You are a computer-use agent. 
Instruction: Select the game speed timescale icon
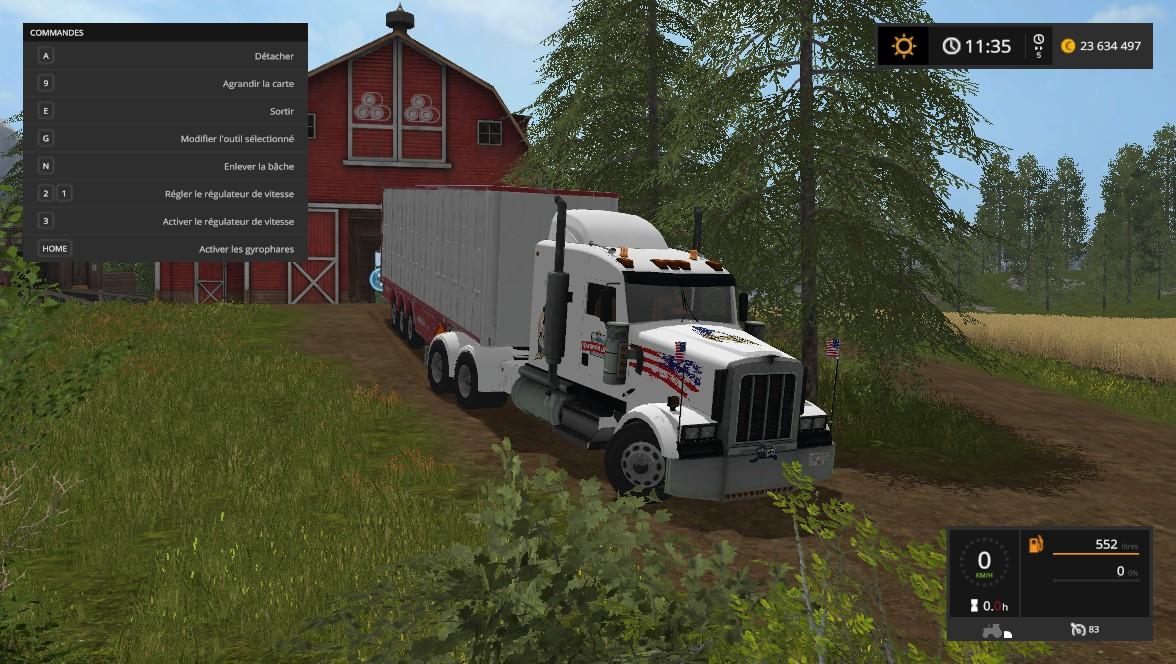[x=1038, y=46]
